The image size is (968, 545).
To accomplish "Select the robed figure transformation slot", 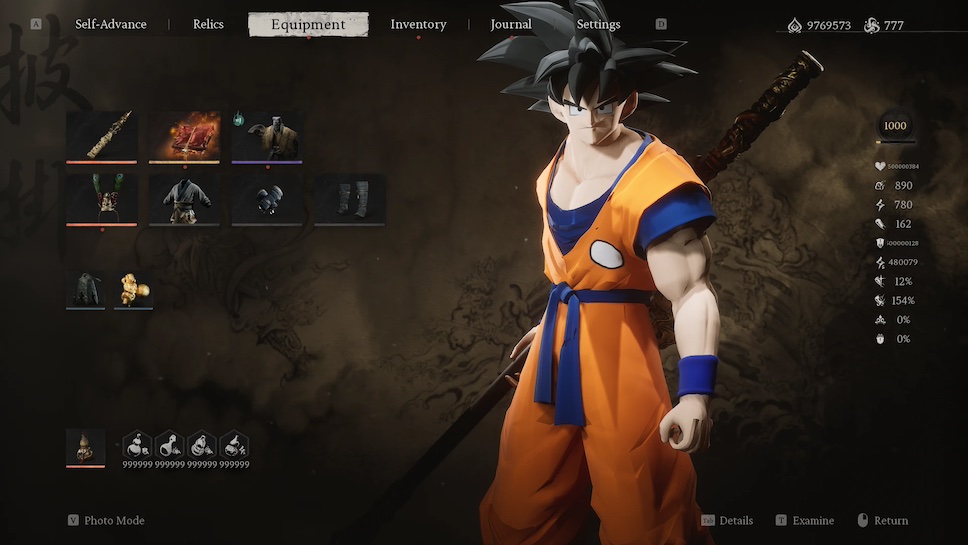I will point(267,136).
